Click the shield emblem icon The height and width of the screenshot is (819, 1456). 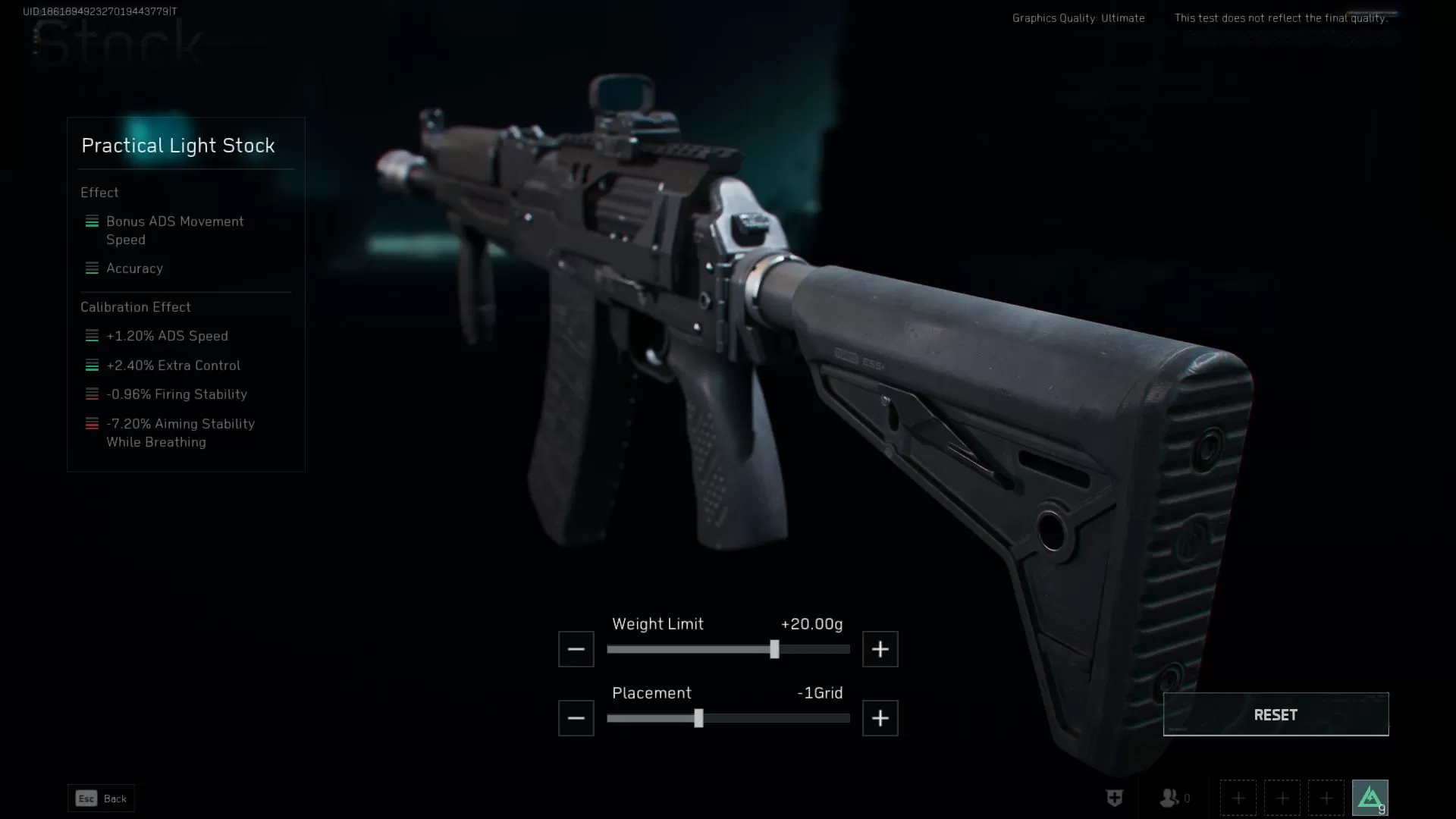tap(1114, 798)
